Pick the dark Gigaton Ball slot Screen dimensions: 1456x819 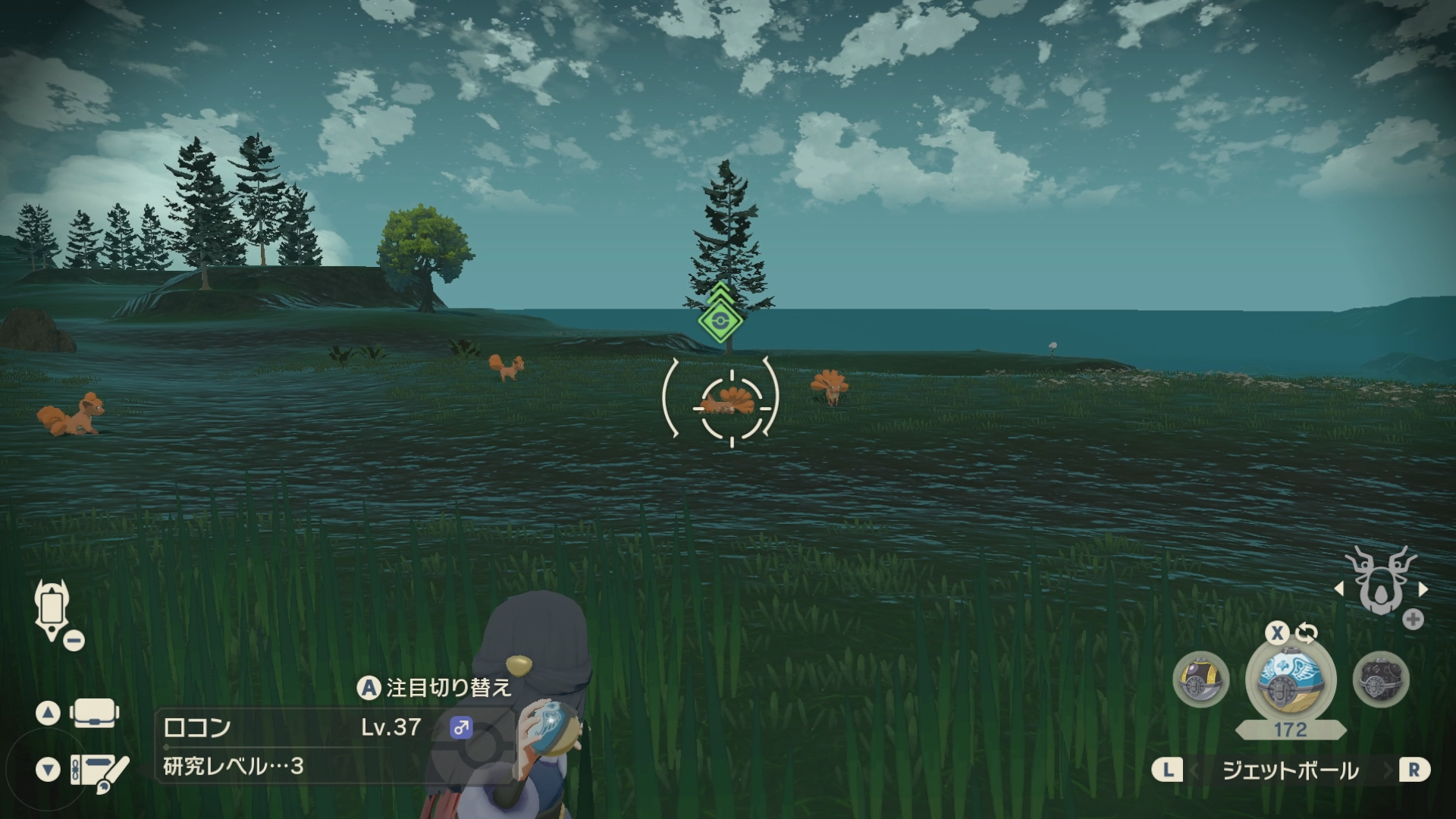pyautogui.click(x=1381, y=679)
